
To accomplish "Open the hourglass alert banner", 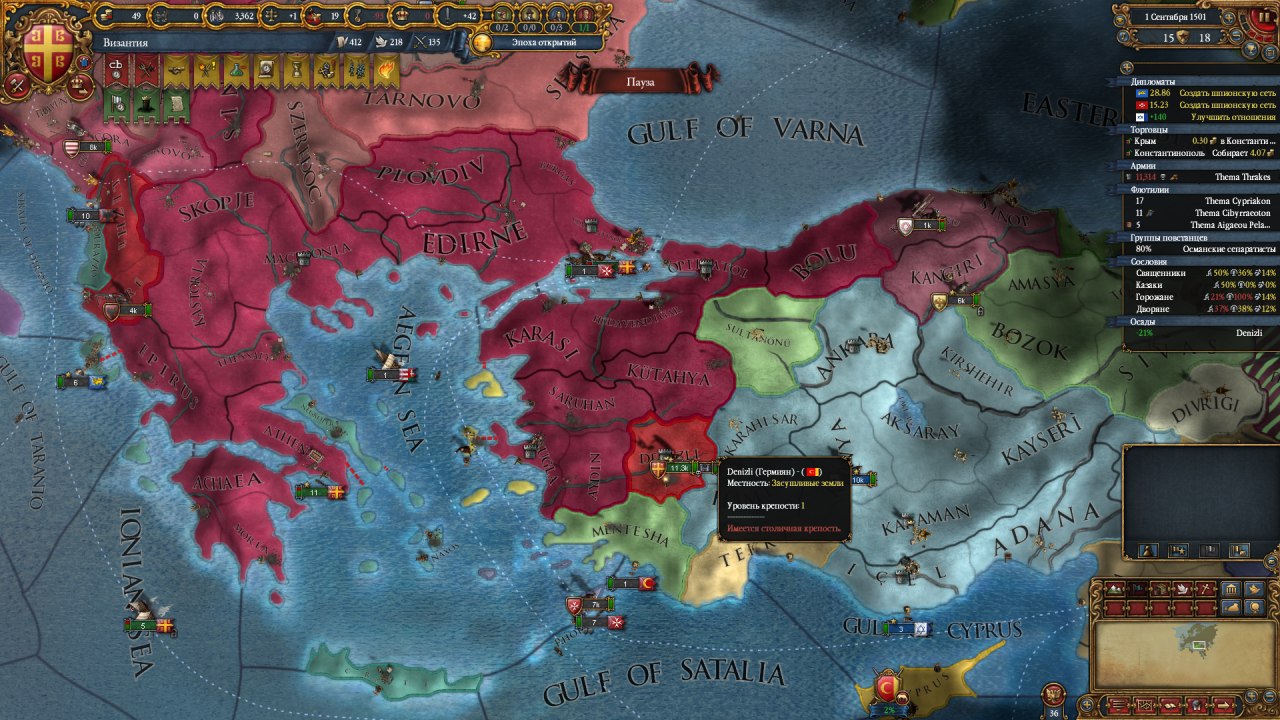I will 296,68.
